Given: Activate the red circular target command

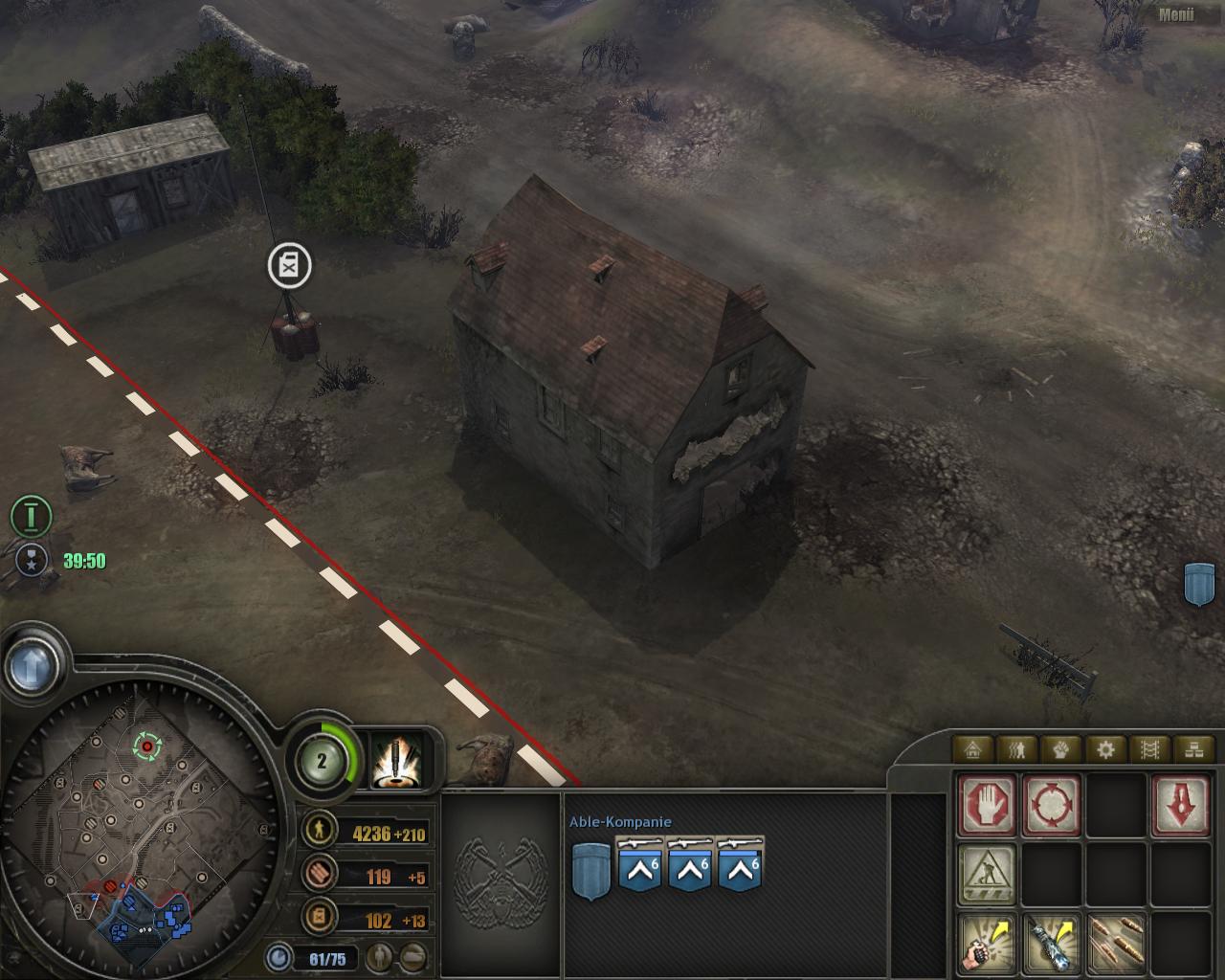Looking at the screenshot, I should [x=1052, y=806].
